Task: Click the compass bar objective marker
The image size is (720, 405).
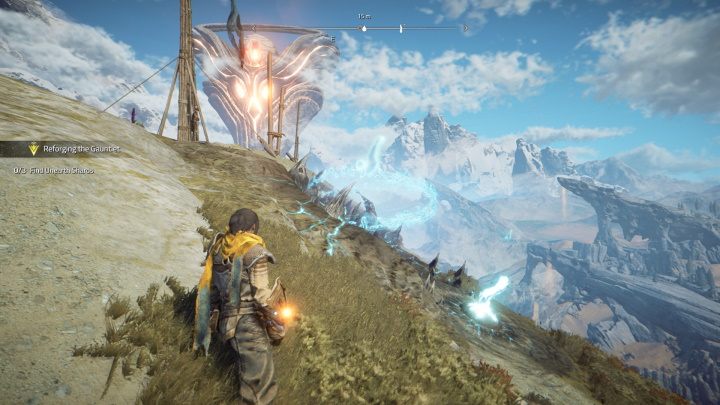Action: [x=363, y=28]
